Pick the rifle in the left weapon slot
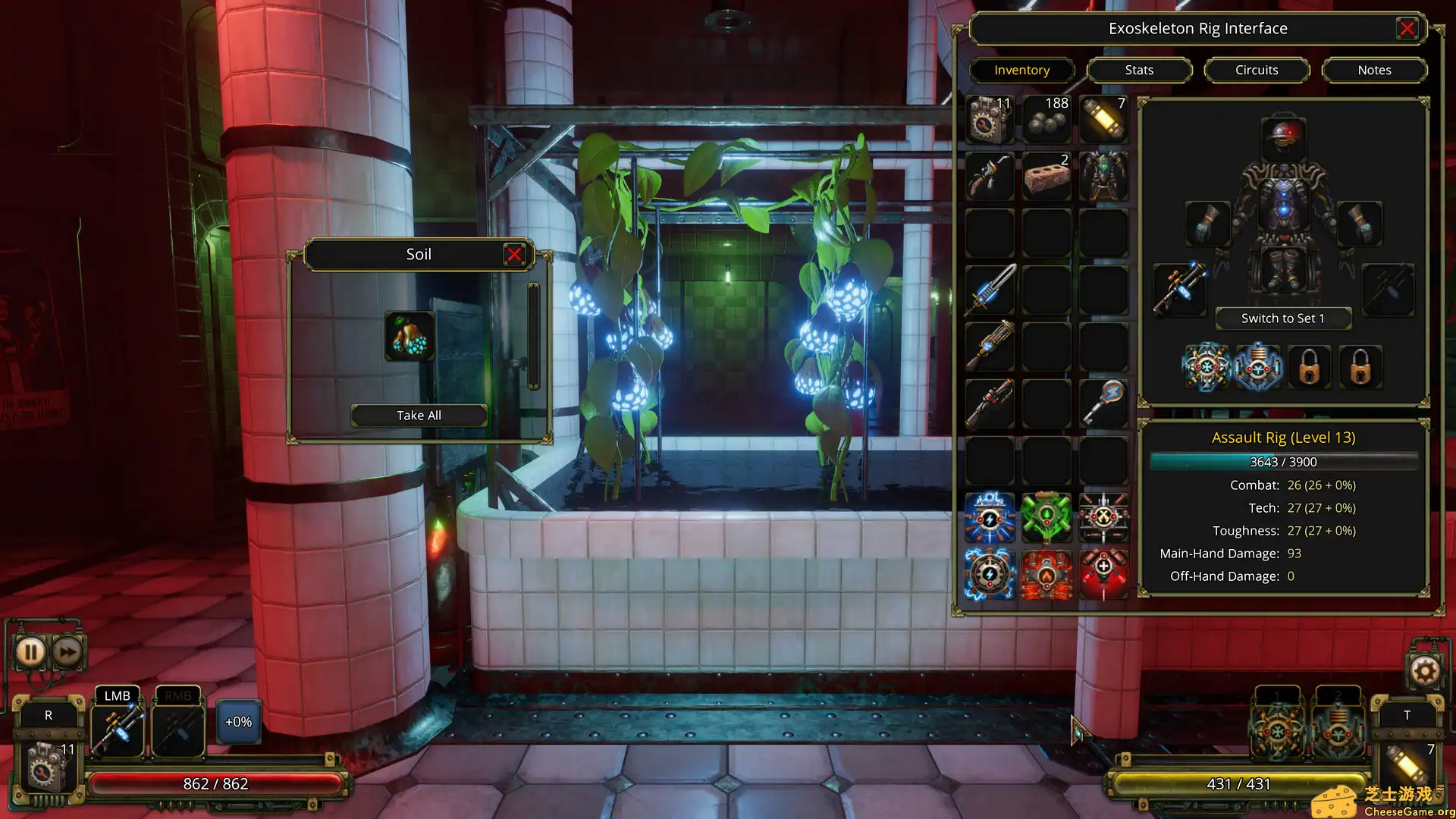The height and width of the screenshot is (819, 1456). (x=1180, y=290)
